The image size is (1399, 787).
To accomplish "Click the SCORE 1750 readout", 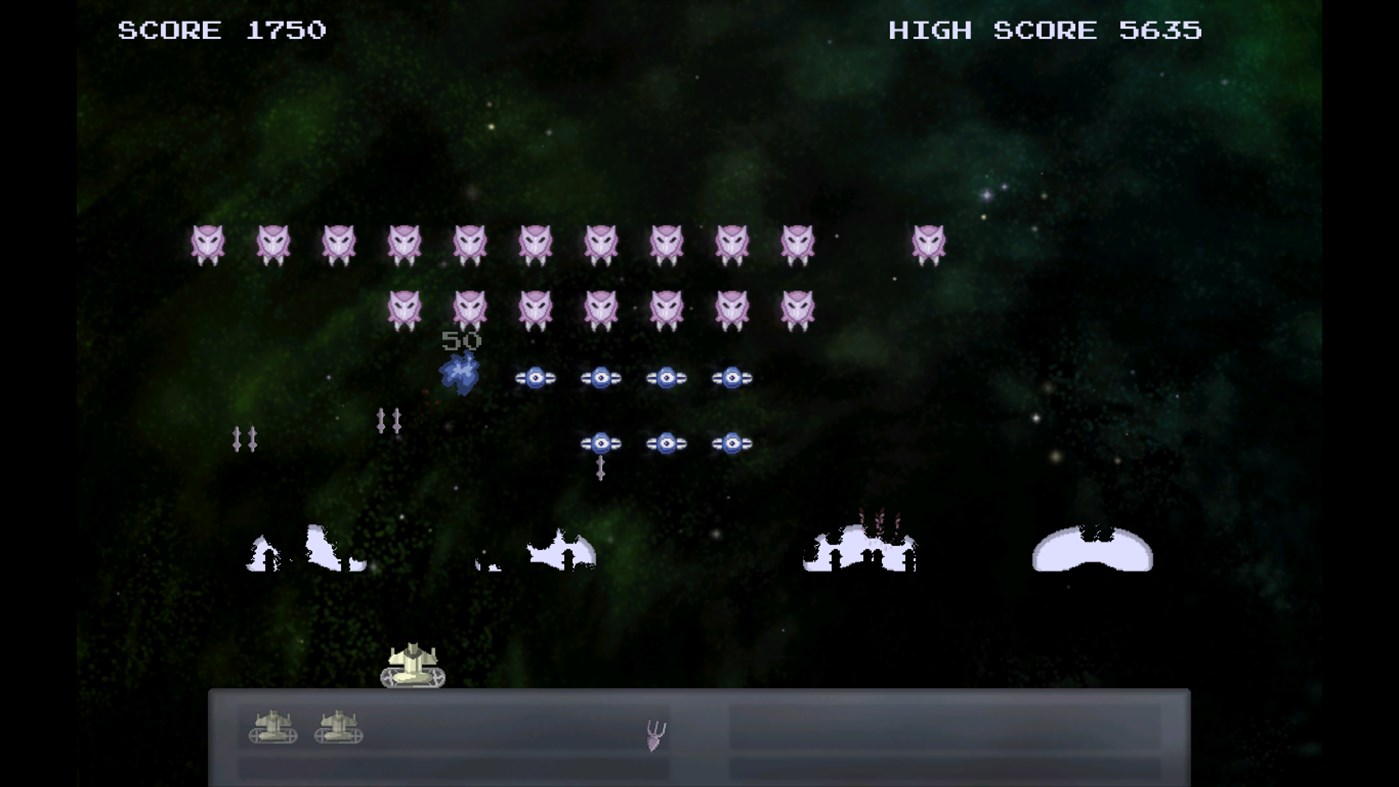I will click(x=221, y=30).
